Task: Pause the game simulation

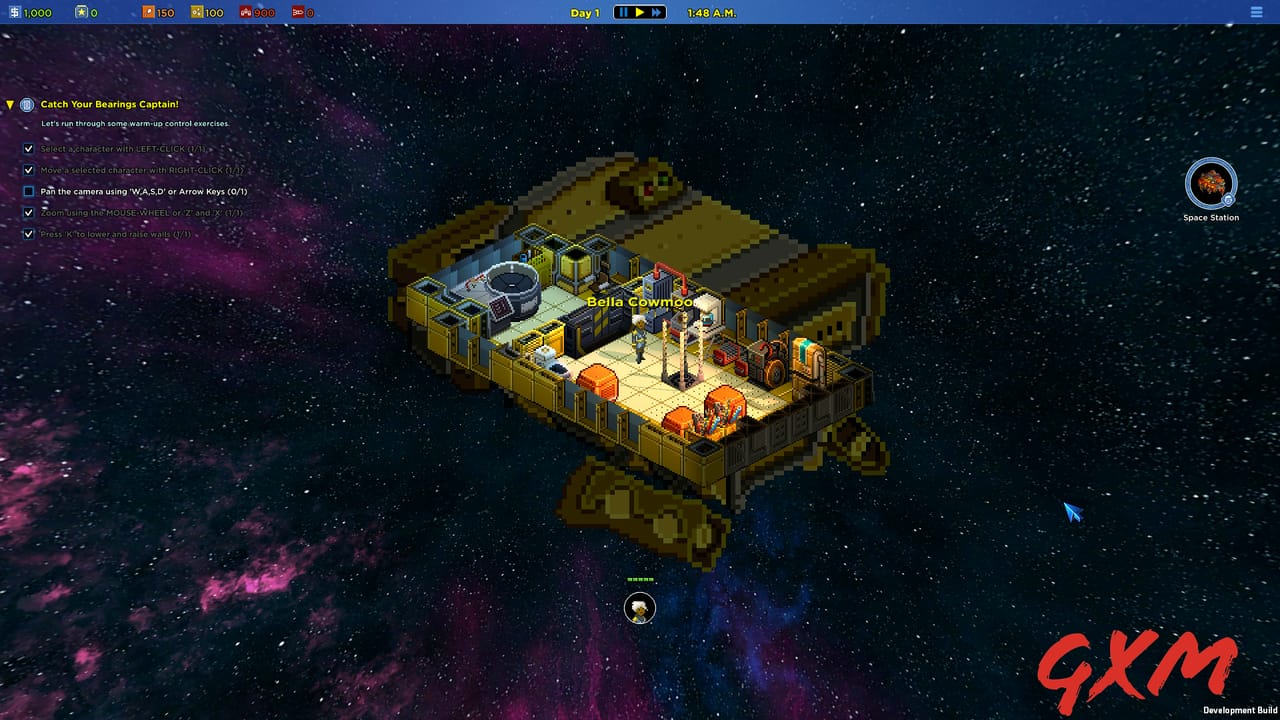Action: (622, 12)
